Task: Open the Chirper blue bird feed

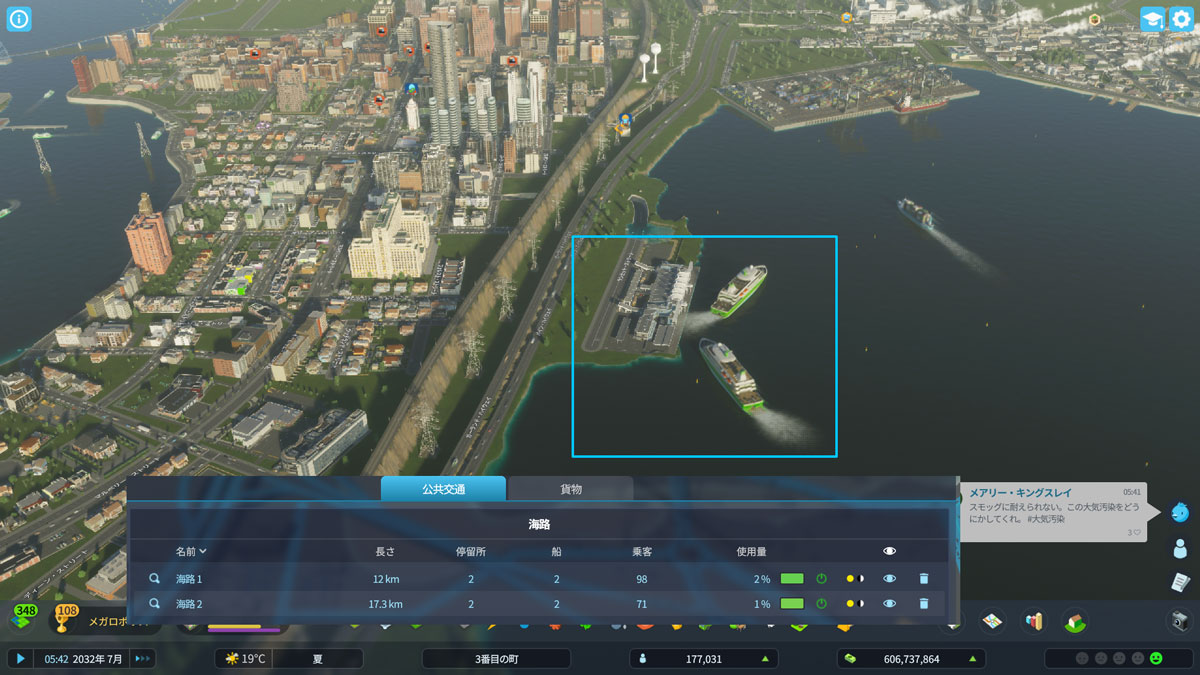Action: 1180,512
